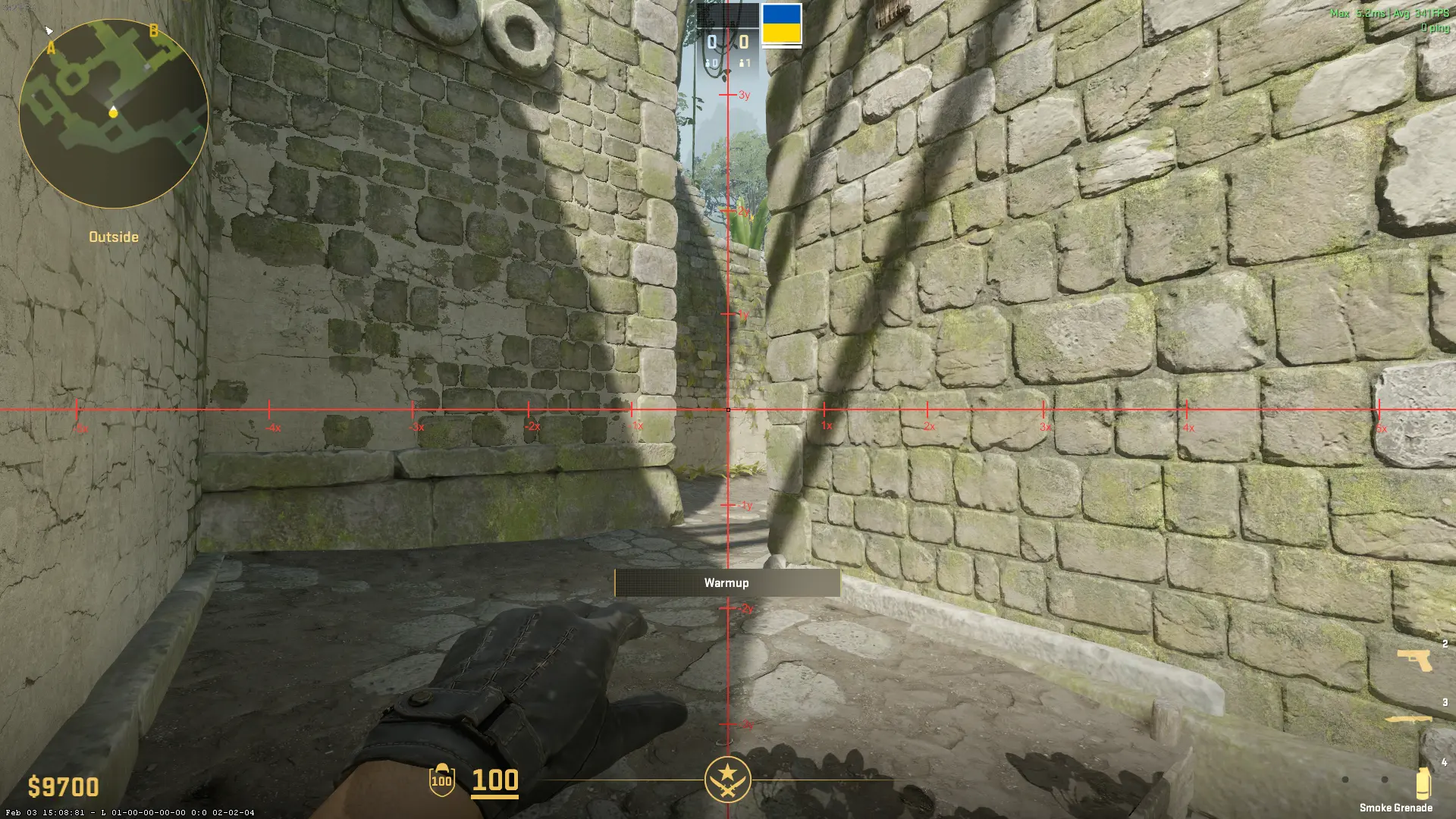Click the team emblem star badge
This screenshot has height=819, width=1456.
(x=727, y=780)
